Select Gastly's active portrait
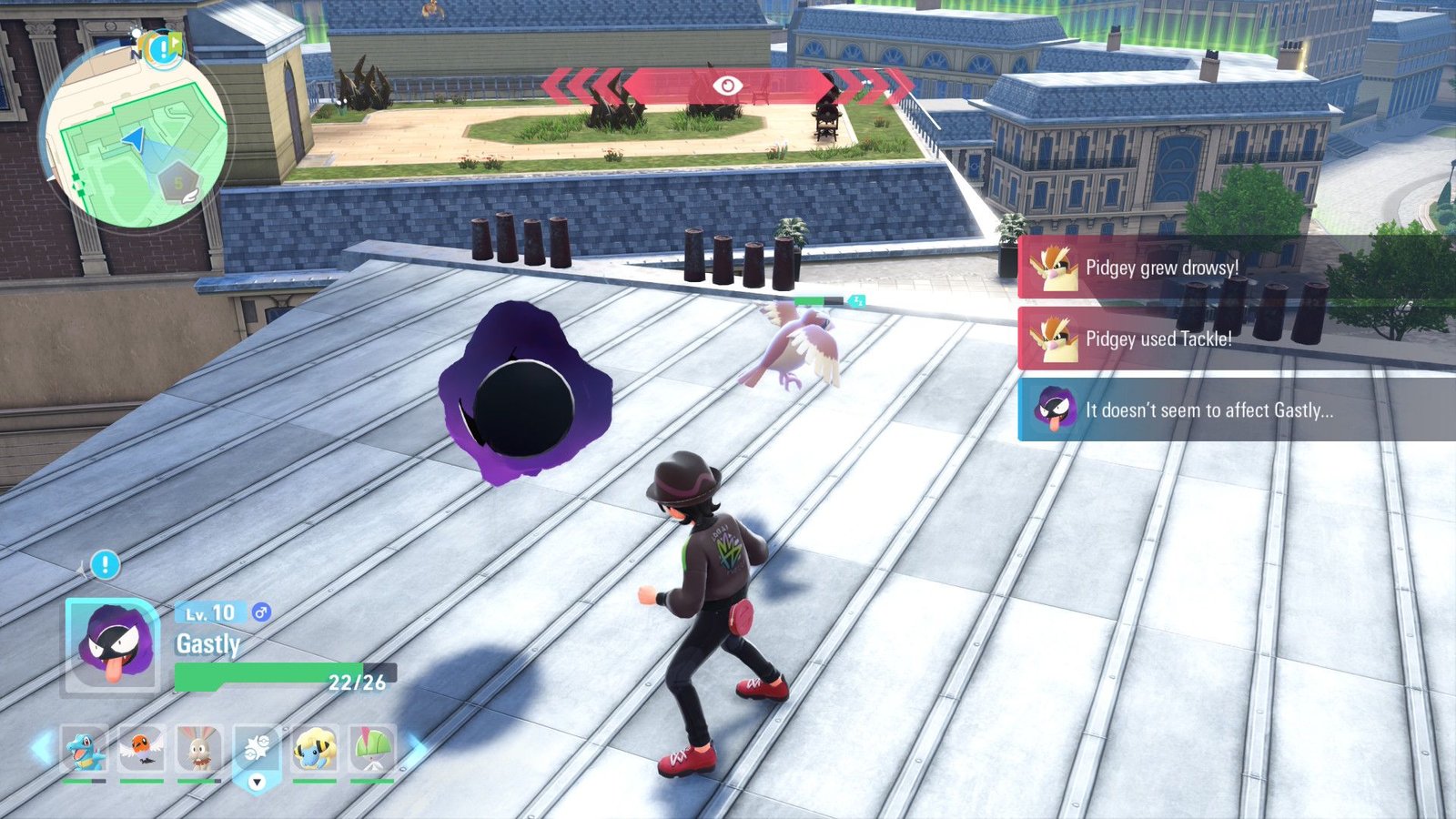 coord(113,645)
